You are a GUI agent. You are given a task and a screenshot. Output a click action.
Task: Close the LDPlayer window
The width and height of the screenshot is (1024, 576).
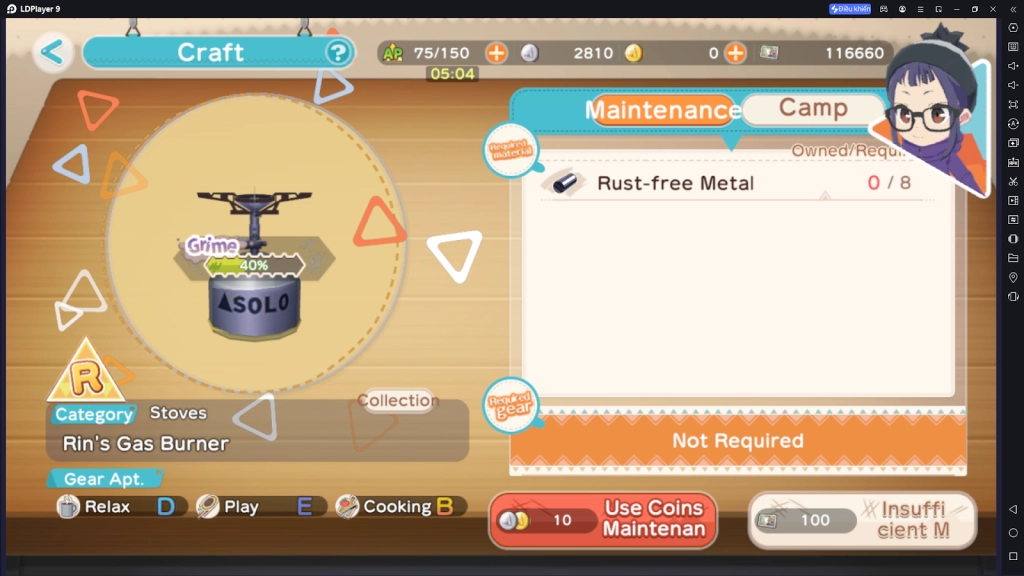coord(991,9)
